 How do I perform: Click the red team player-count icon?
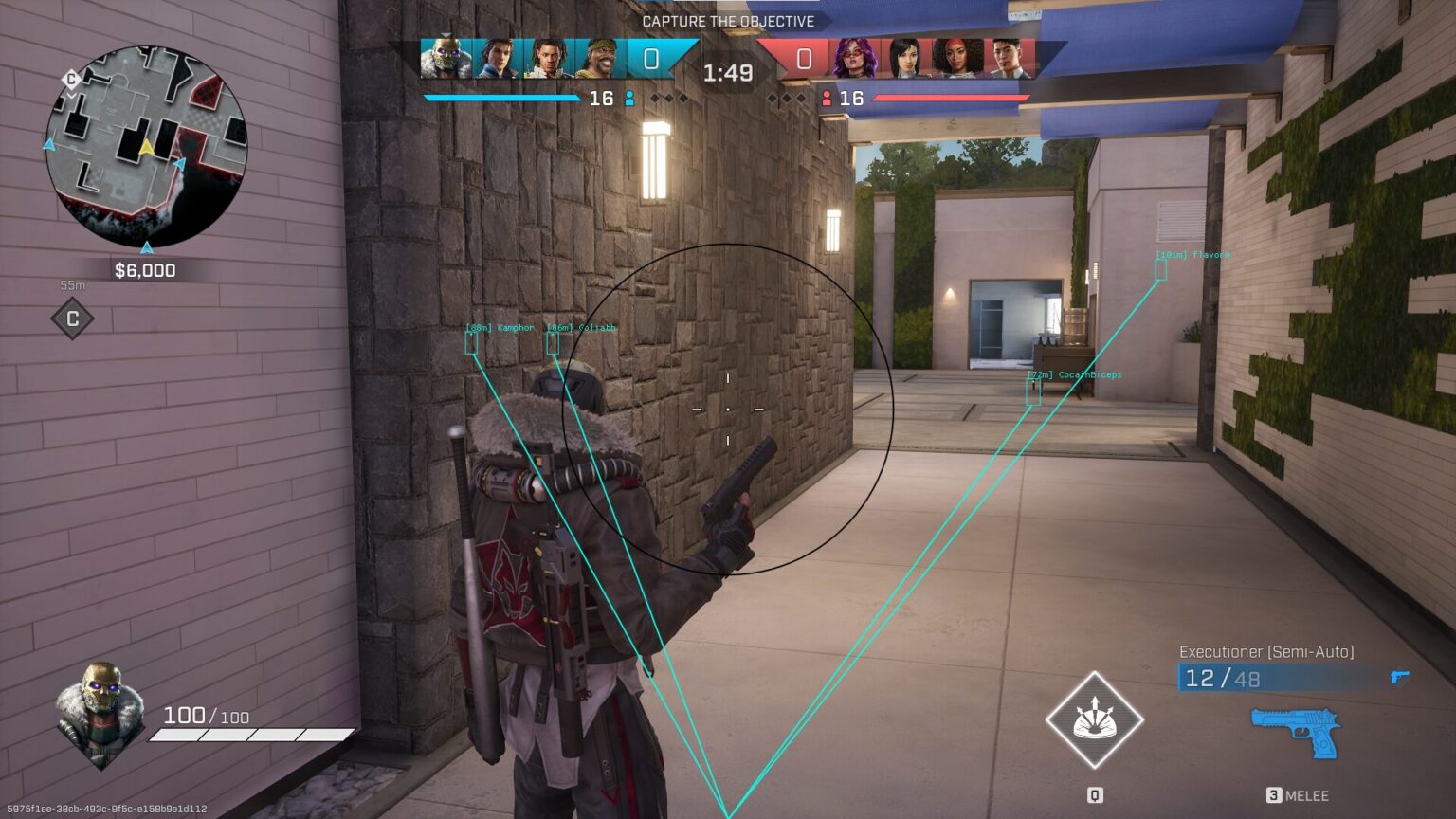pos(828,98)
